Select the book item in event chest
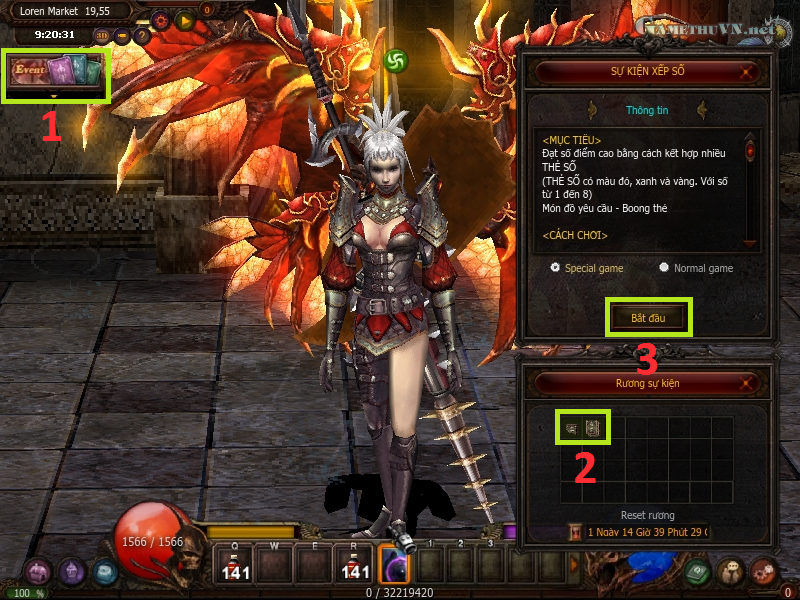This screenshot has width=800, height=600. [x=593, y=428]
